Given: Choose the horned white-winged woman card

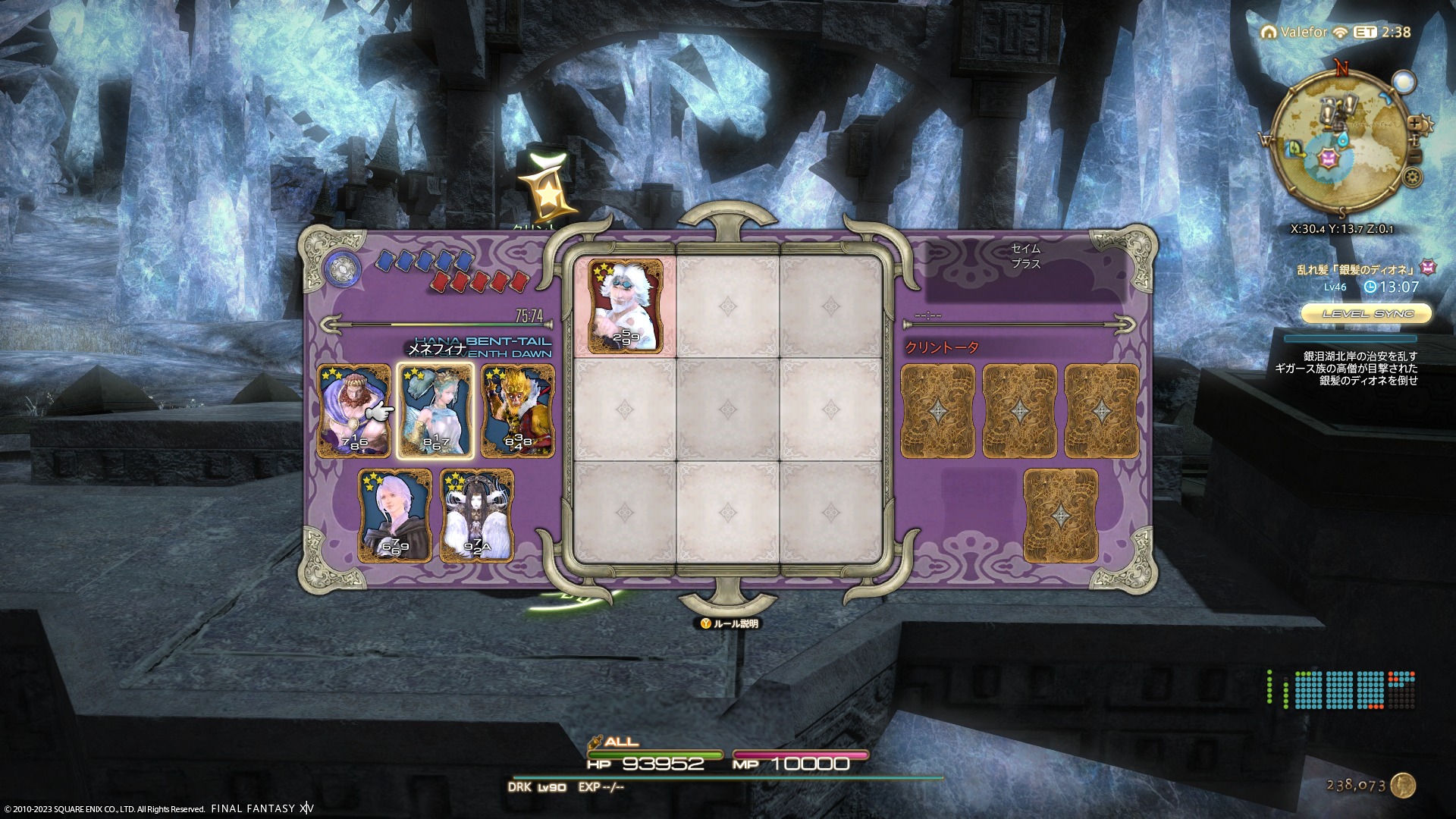Looking at the screenshot, I should click(x=477, y=516).
